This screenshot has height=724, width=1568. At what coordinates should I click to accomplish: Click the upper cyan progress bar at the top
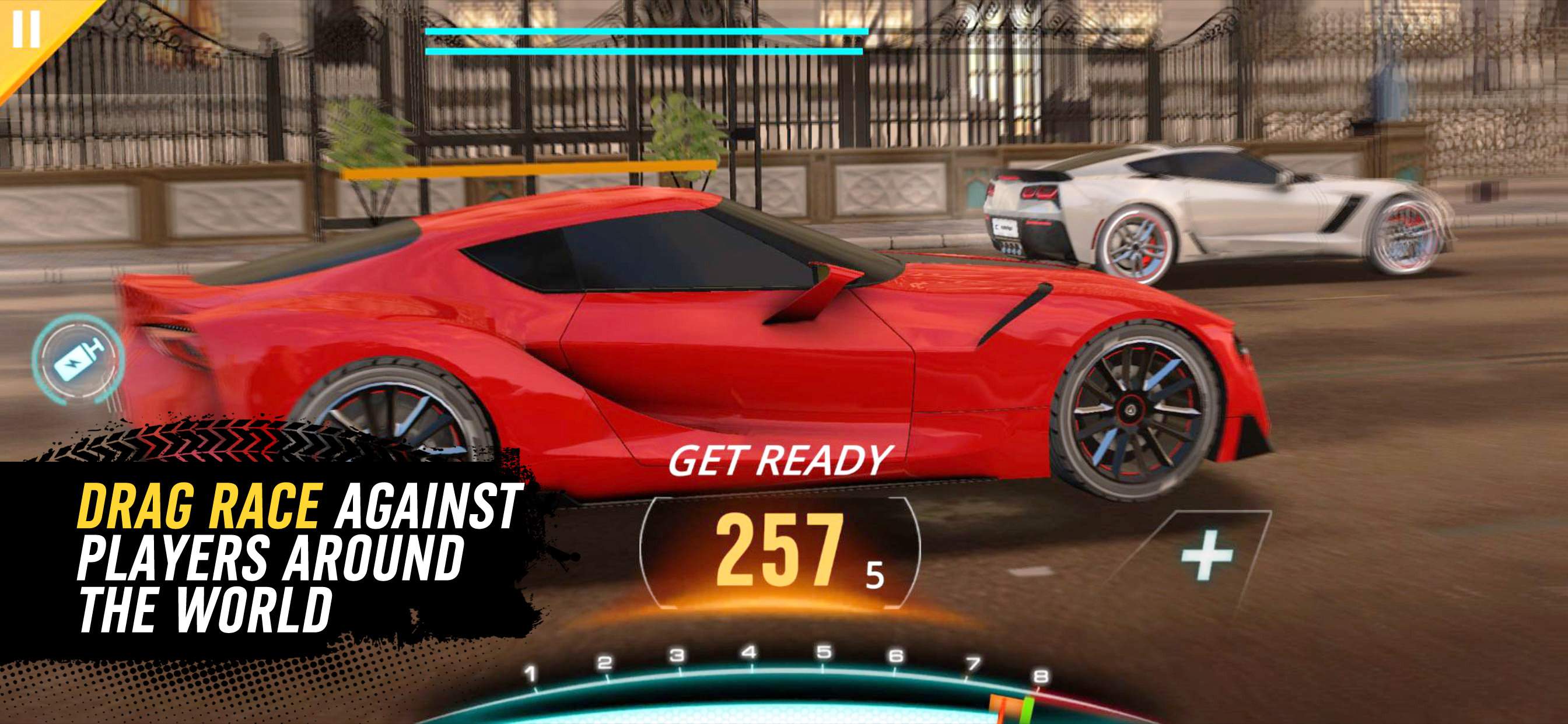(646, 32)
